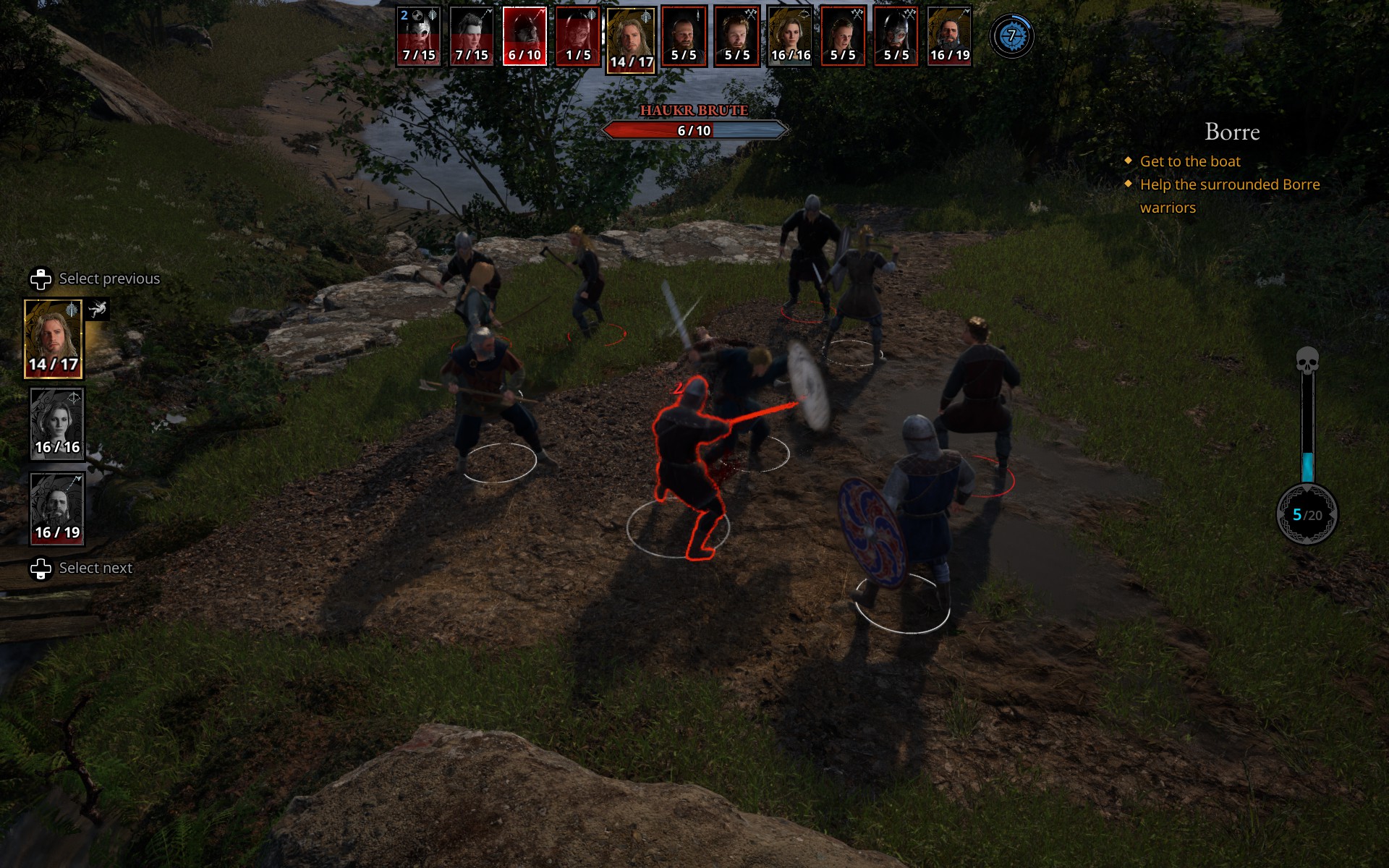Open the round counter showing 7
Image resolution: width=1389 pixels, height=868 pixels.
(1011, 35)
